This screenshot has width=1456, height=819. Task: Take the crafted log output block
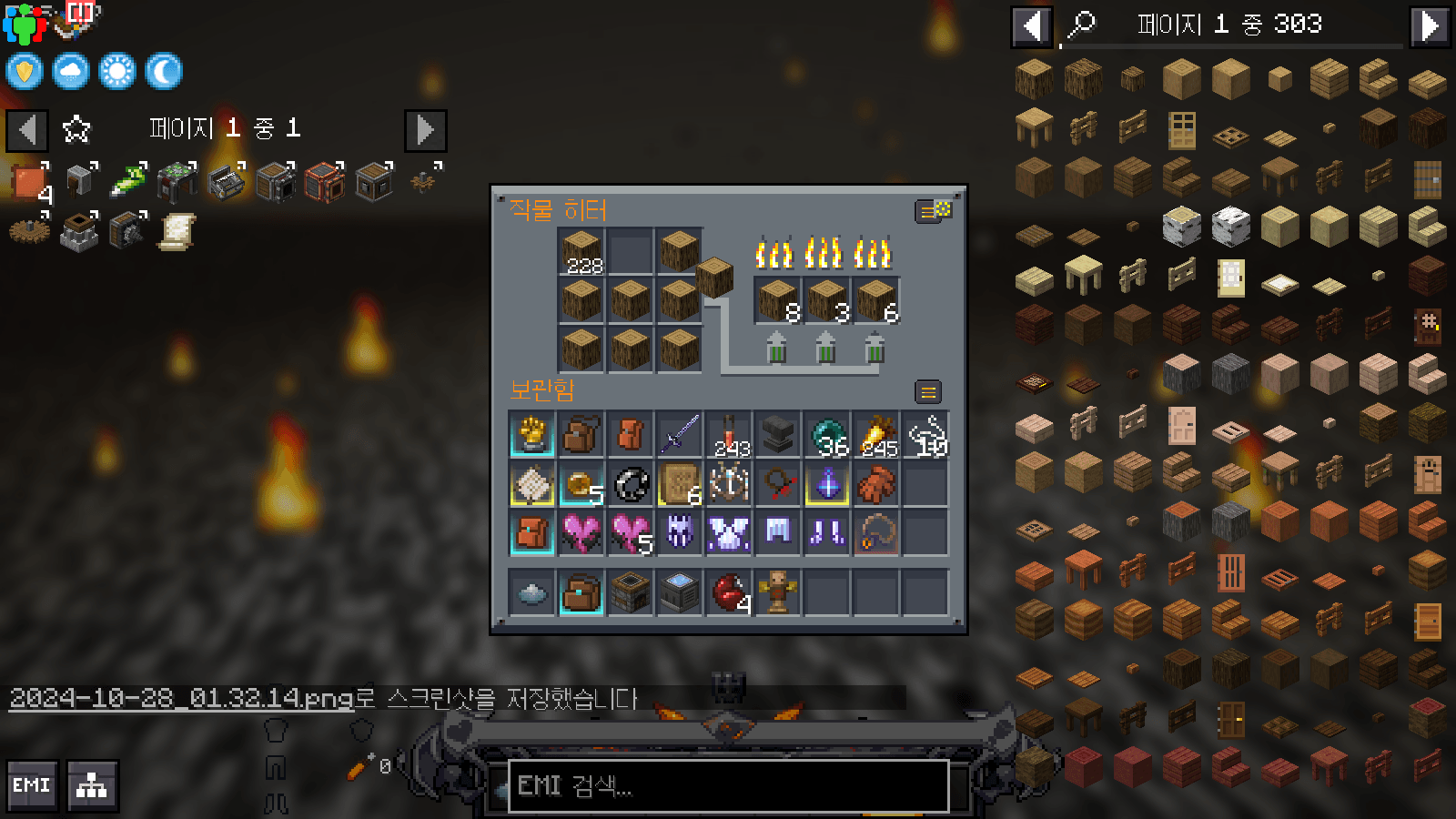(x=714, y=276)
